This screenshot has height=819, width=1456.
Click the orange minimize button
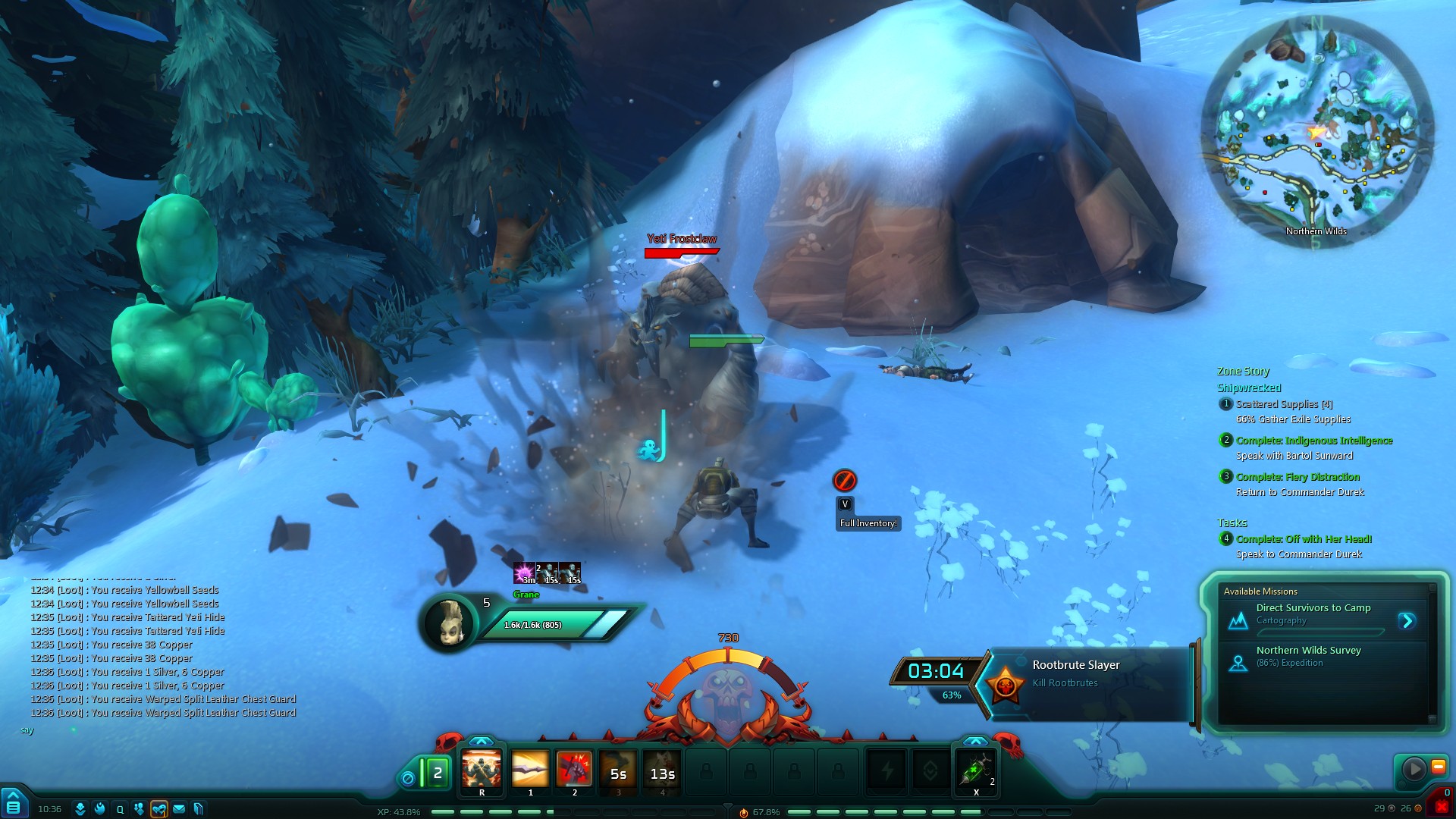pos(1438,767)
